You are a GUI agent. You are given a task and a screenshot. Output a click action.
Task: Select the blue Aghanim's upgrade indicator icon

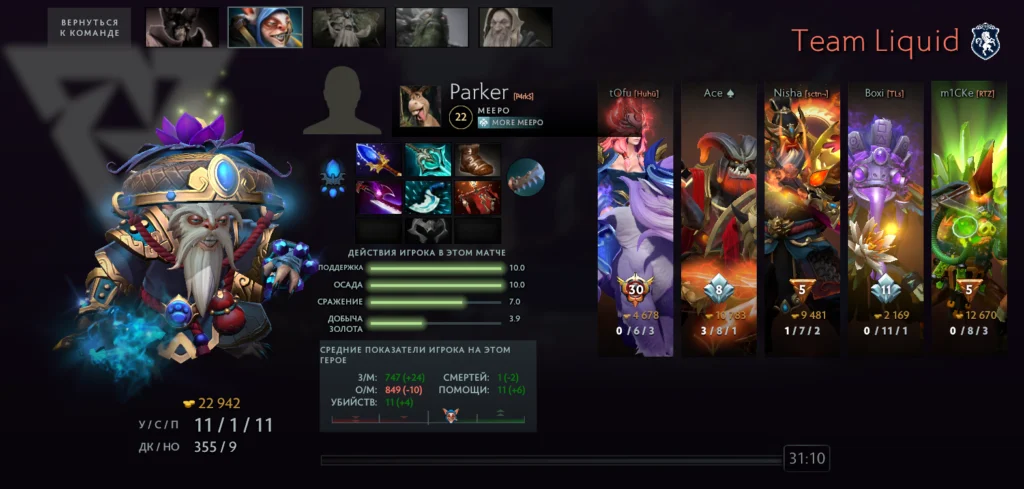pyautogui.click(x=333, y=177)
